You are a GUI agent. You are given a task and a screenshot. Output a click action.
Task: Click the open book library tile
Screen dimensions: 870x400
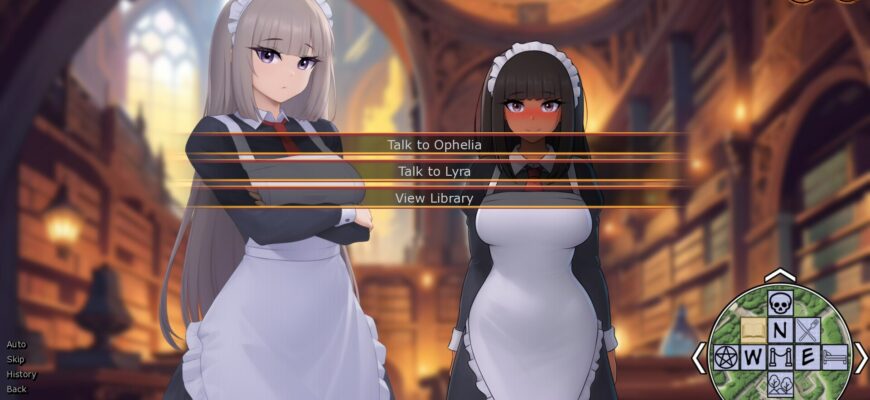point(753,330)
